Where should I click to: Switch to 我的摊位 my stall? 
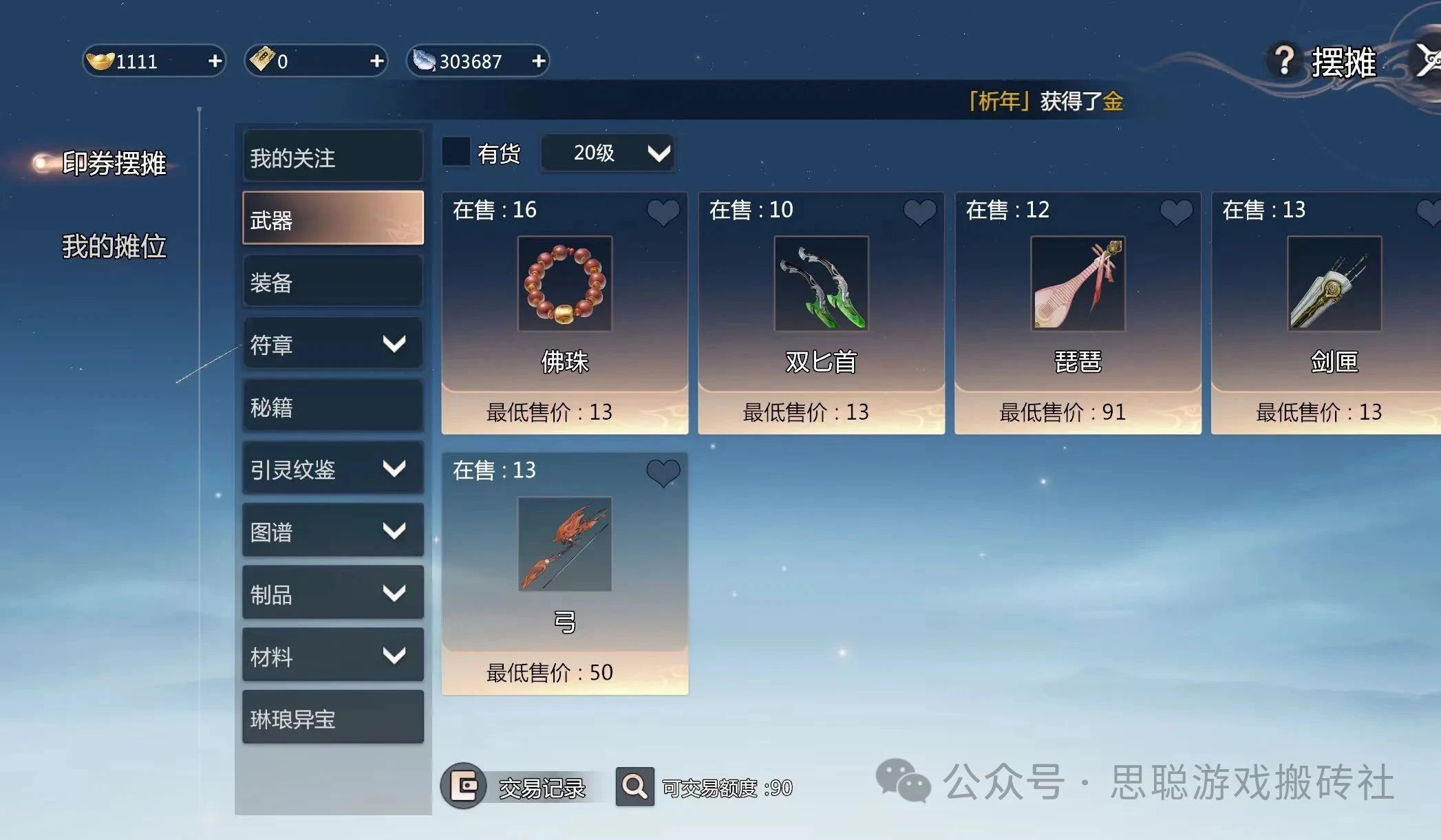tap(114, 246)
